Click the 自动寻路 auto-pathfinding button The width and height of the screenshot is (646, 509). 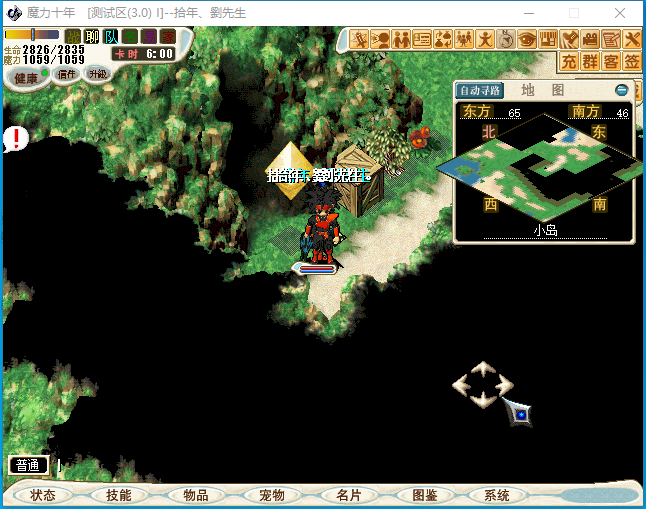click(480, 91)
